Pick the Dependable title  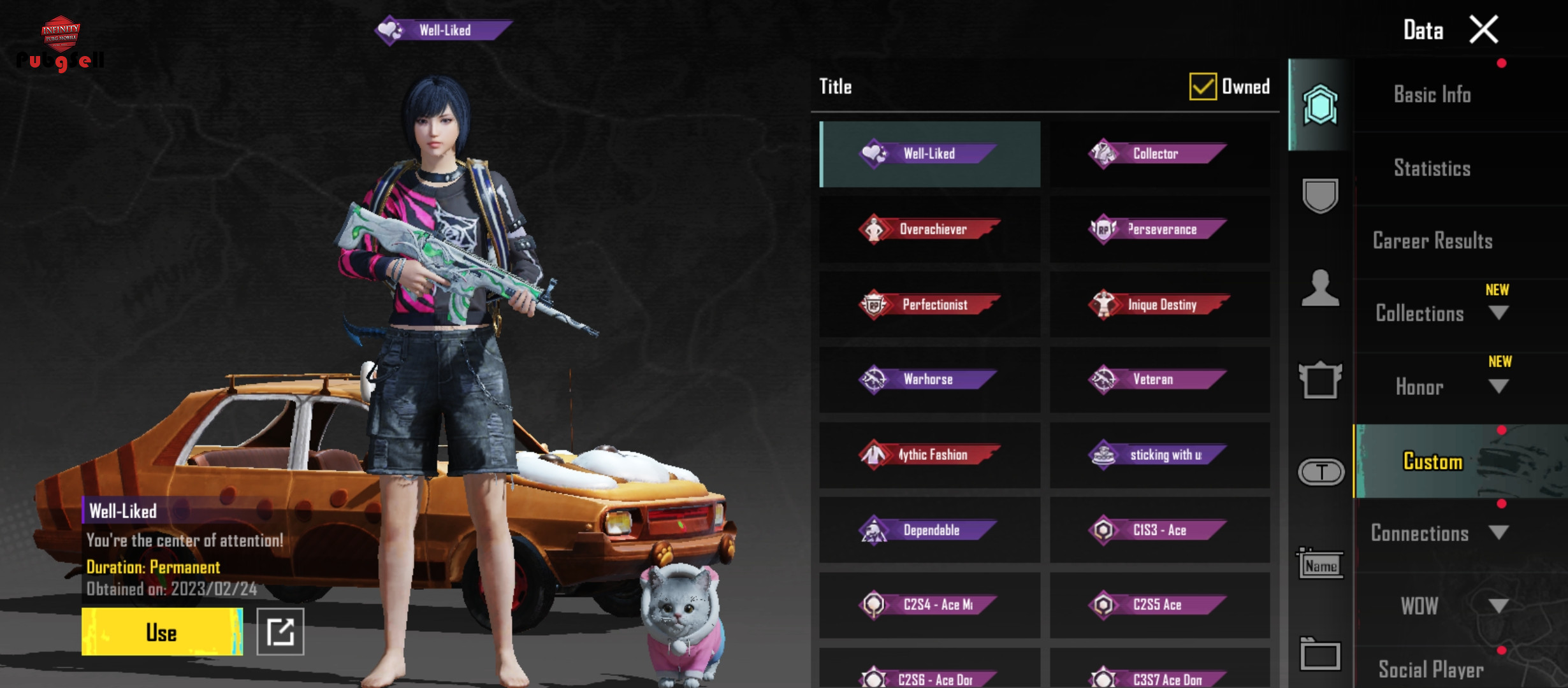(x=929, y=530)
